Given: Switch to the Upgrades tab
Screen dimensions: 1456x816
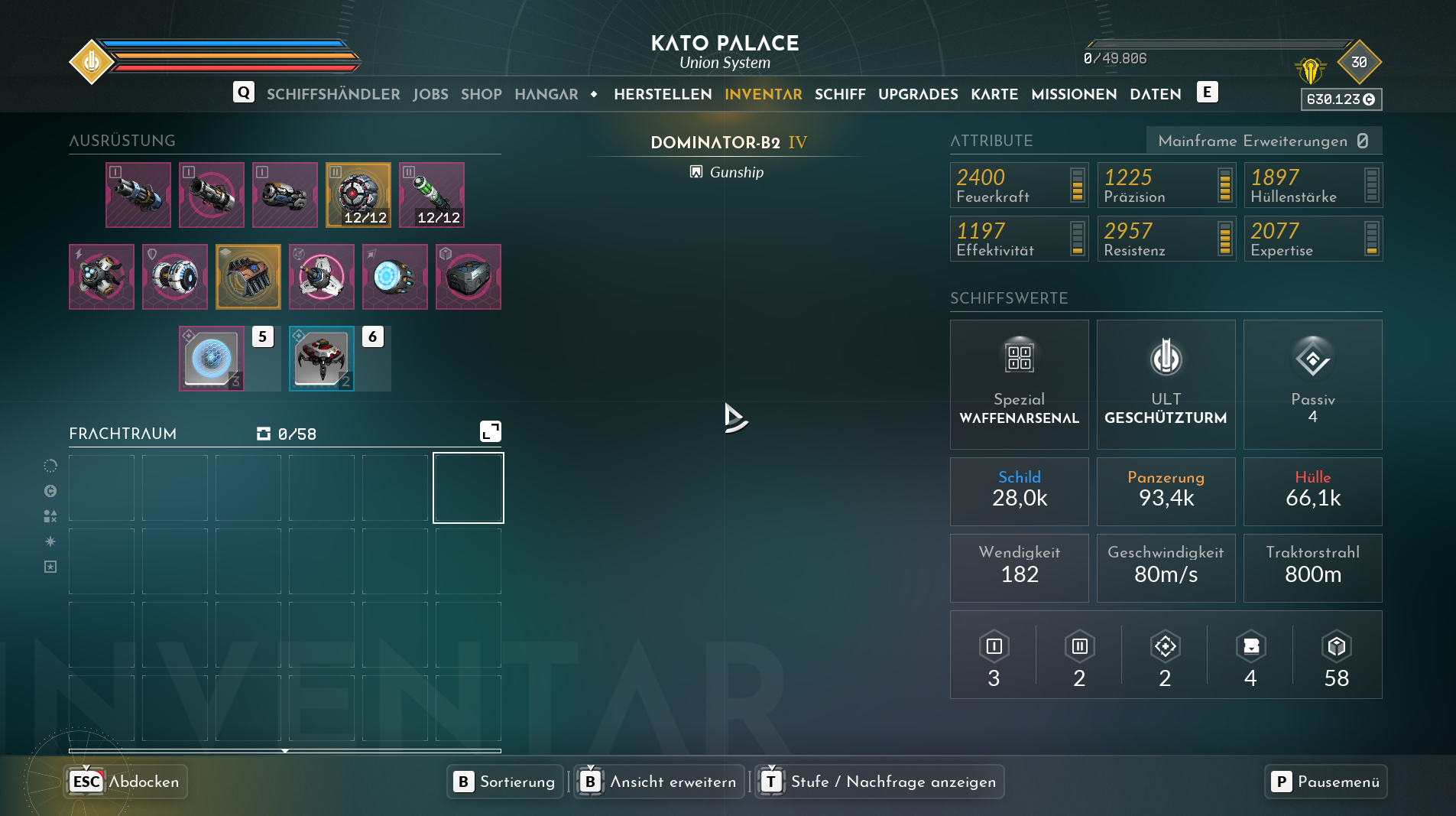Looking at the screenshot, I should pos(918,94).
